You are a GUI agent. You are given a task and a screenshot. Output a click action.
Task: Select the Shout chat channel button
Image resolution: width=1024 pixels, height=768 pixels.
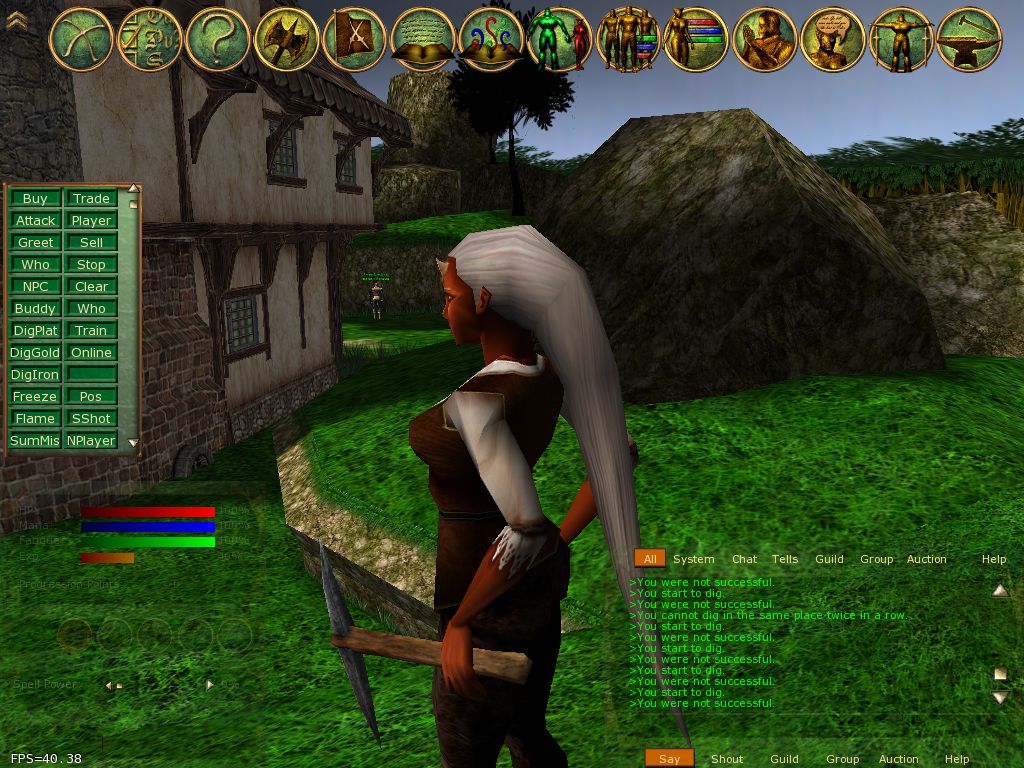pyautogui.click(x=727, y=759)
